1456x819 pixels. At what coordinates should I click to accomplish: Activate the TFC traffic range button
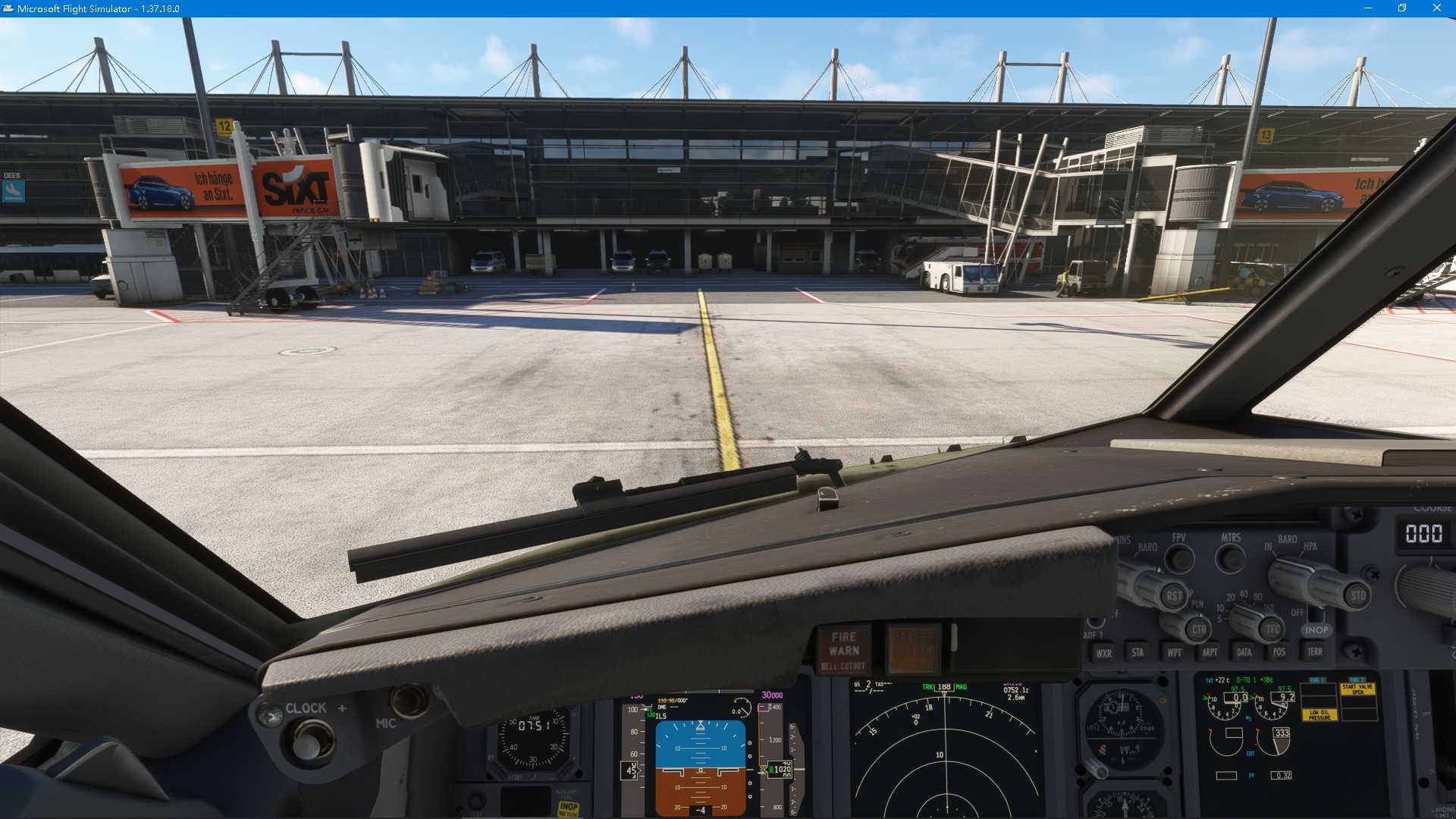click(x=1272, y=629)
